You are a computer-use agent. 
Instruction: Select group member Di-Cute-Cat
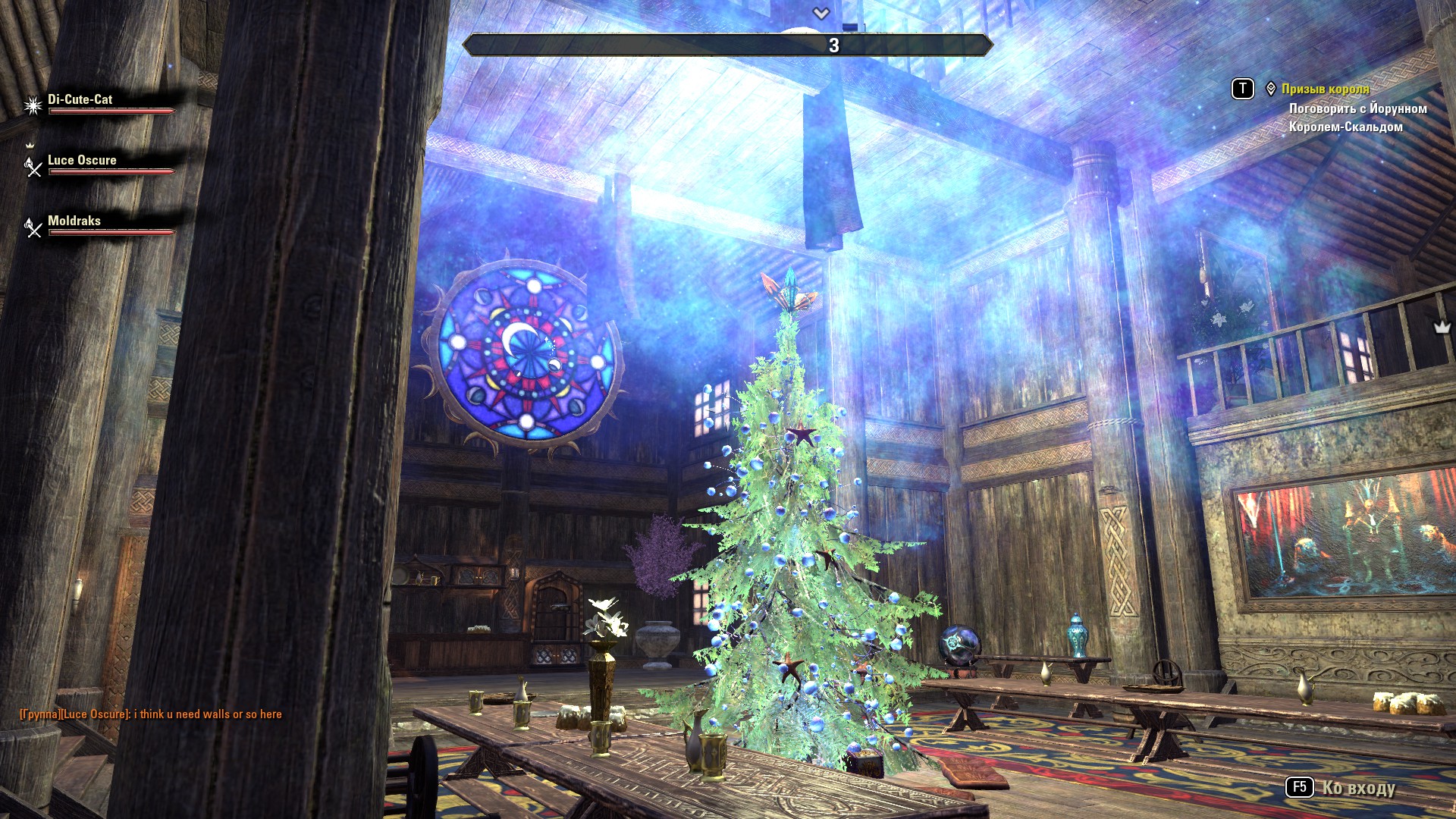point(80,100)
